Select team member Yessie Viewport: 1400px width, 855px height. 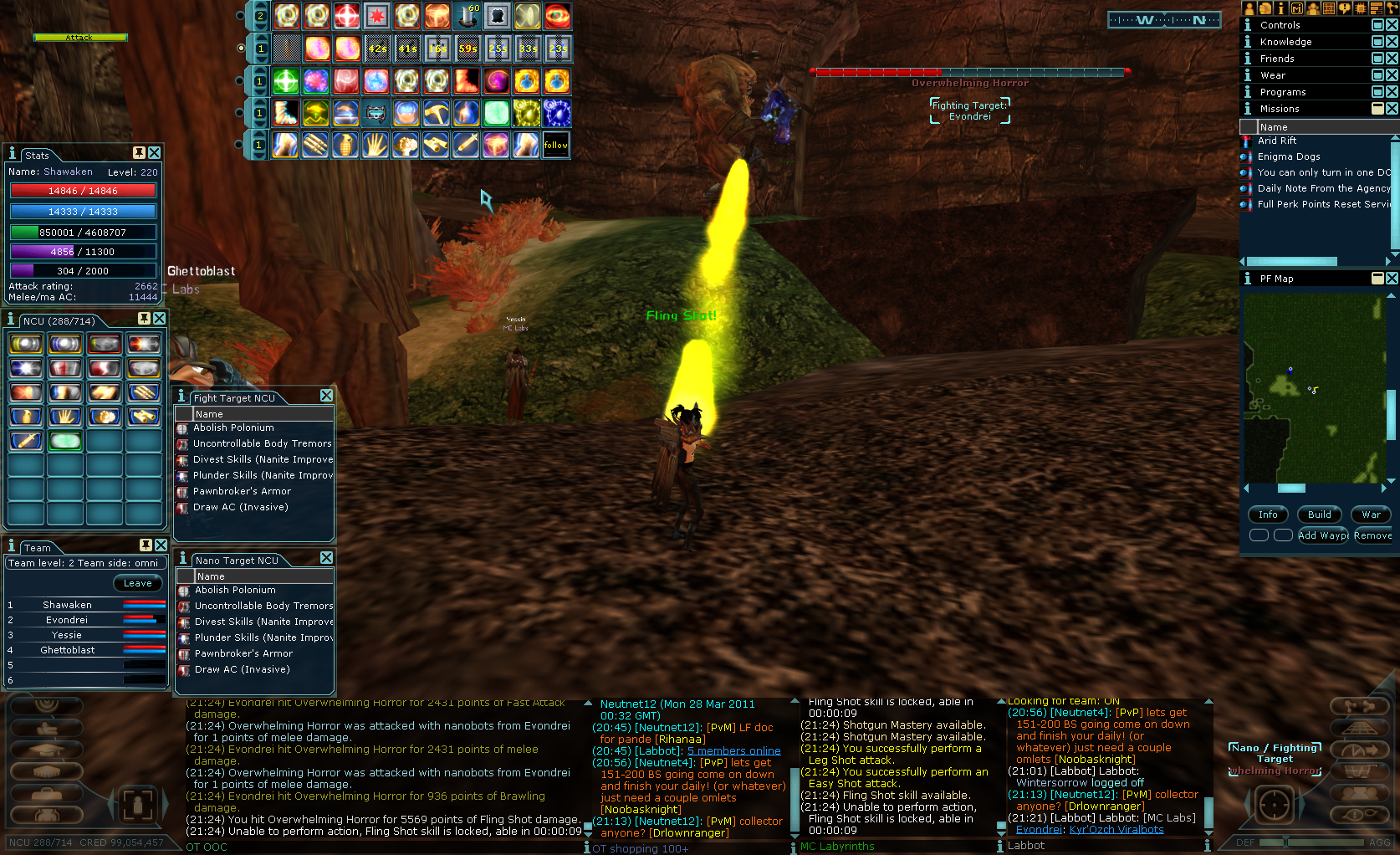67,635
